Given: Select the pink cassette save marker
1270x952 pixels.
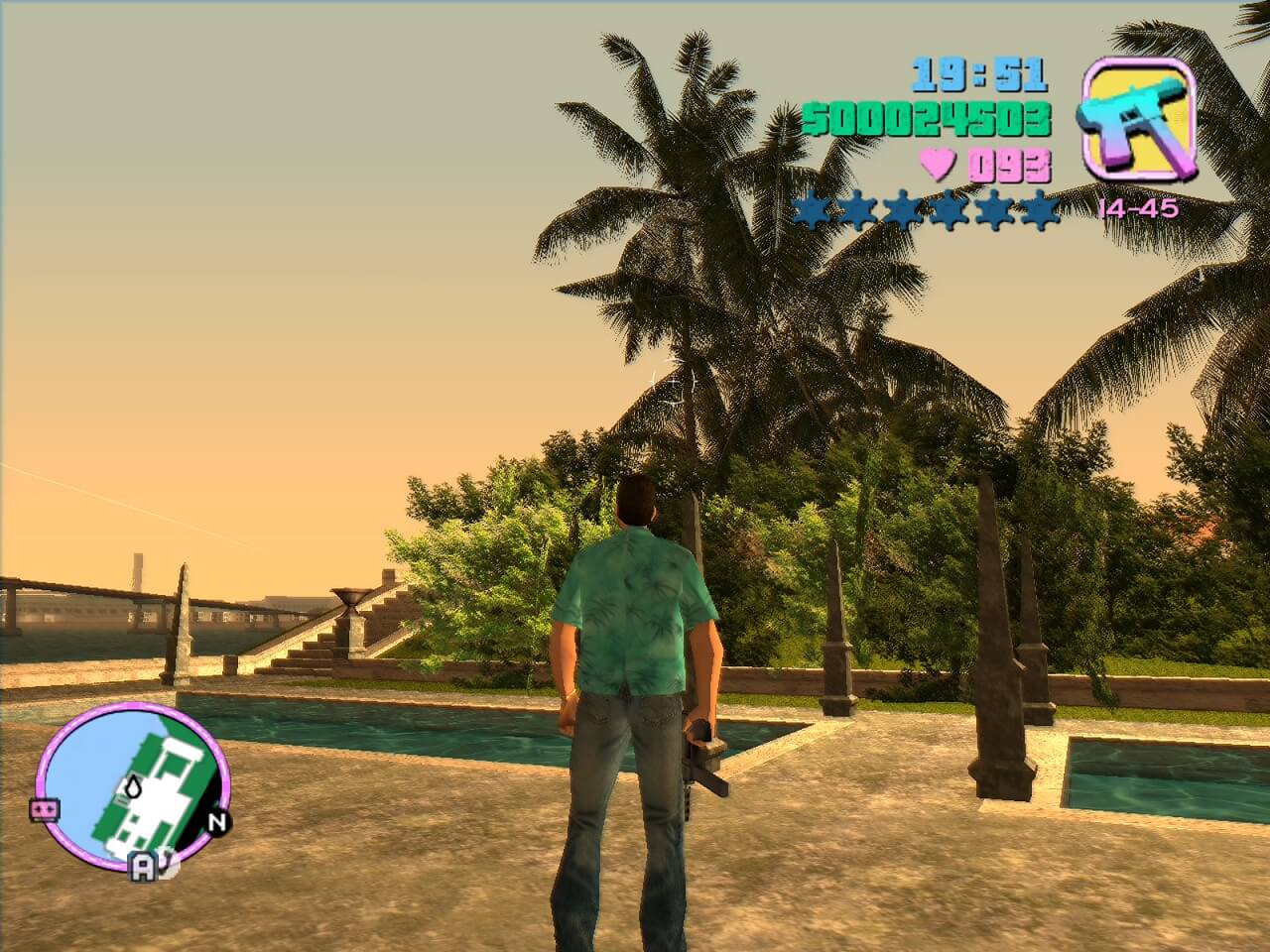Looking at the screenshot, I should (42, 809).
